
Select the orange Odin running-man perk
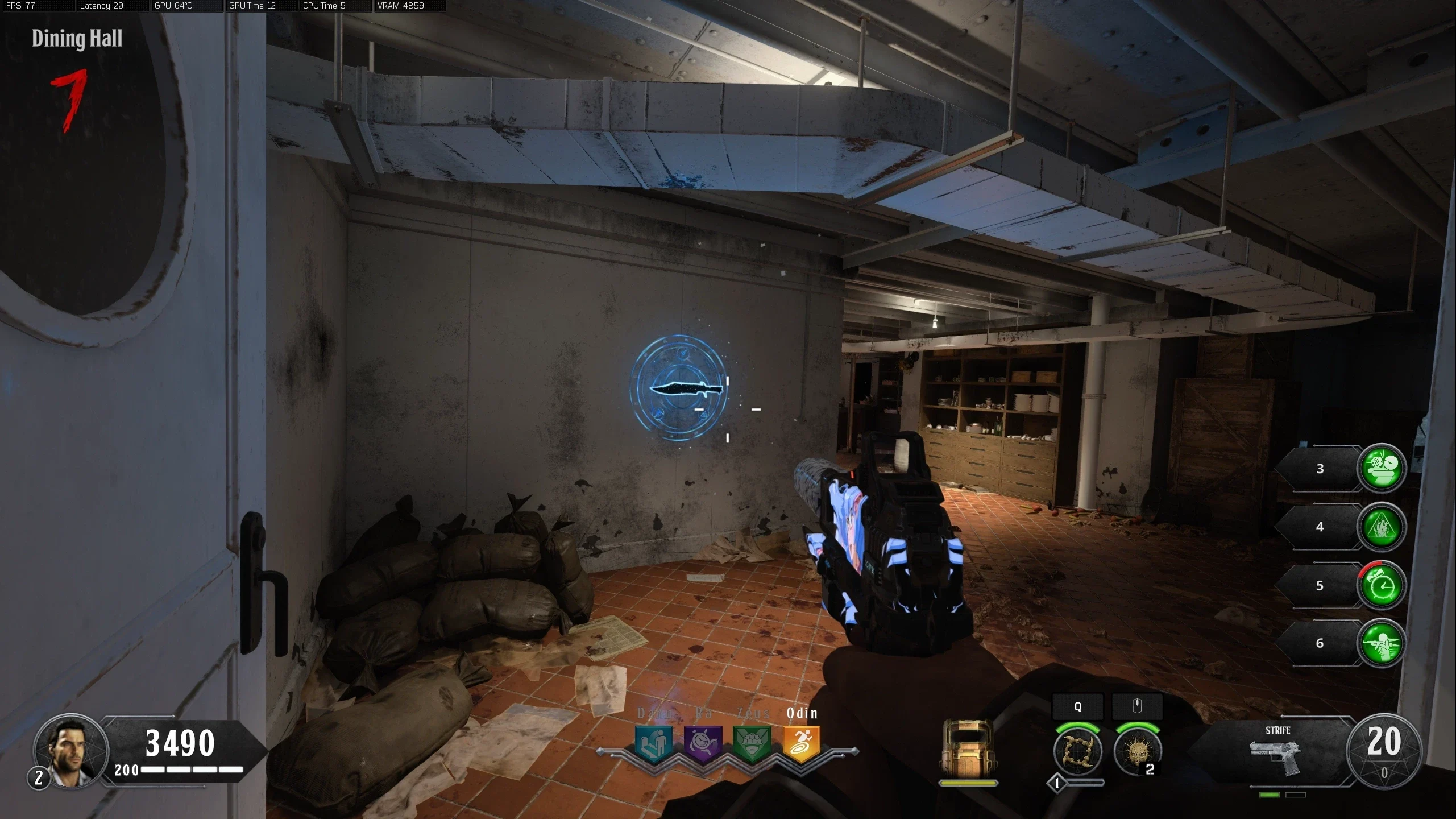click(802, 743)
